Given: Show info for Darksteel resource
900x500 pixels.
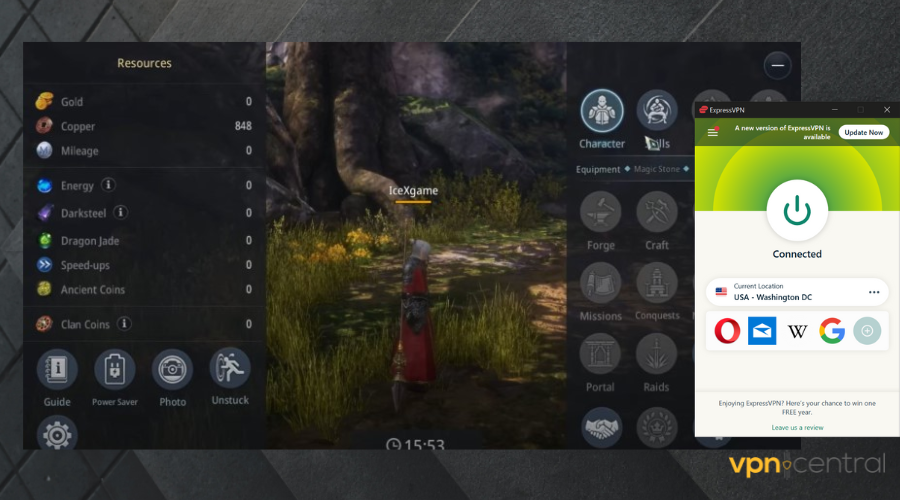Looking at the screenshot, I should pyautogui.click(x=121, y=212).
